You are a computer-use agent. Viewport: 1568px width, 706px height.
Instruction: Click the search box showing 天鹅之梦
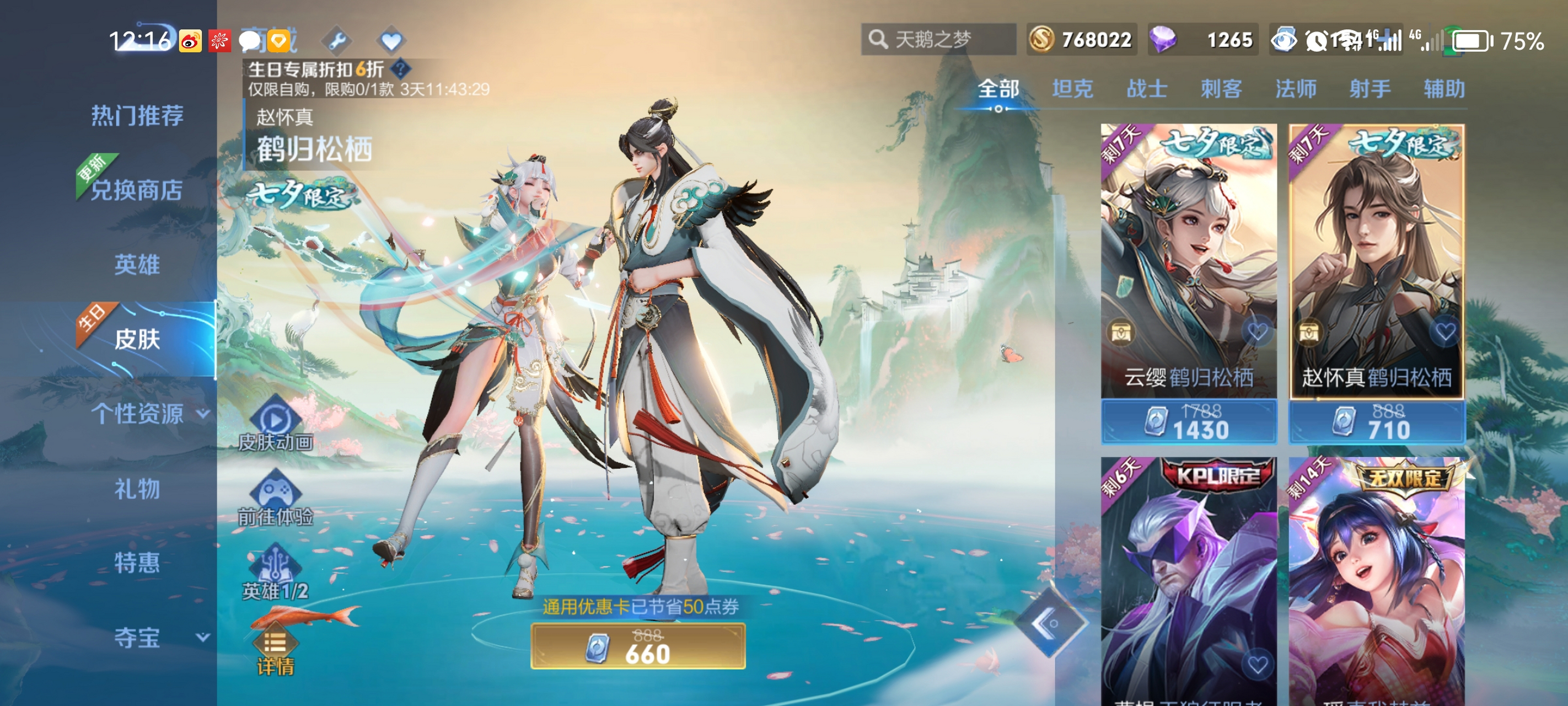937,40
